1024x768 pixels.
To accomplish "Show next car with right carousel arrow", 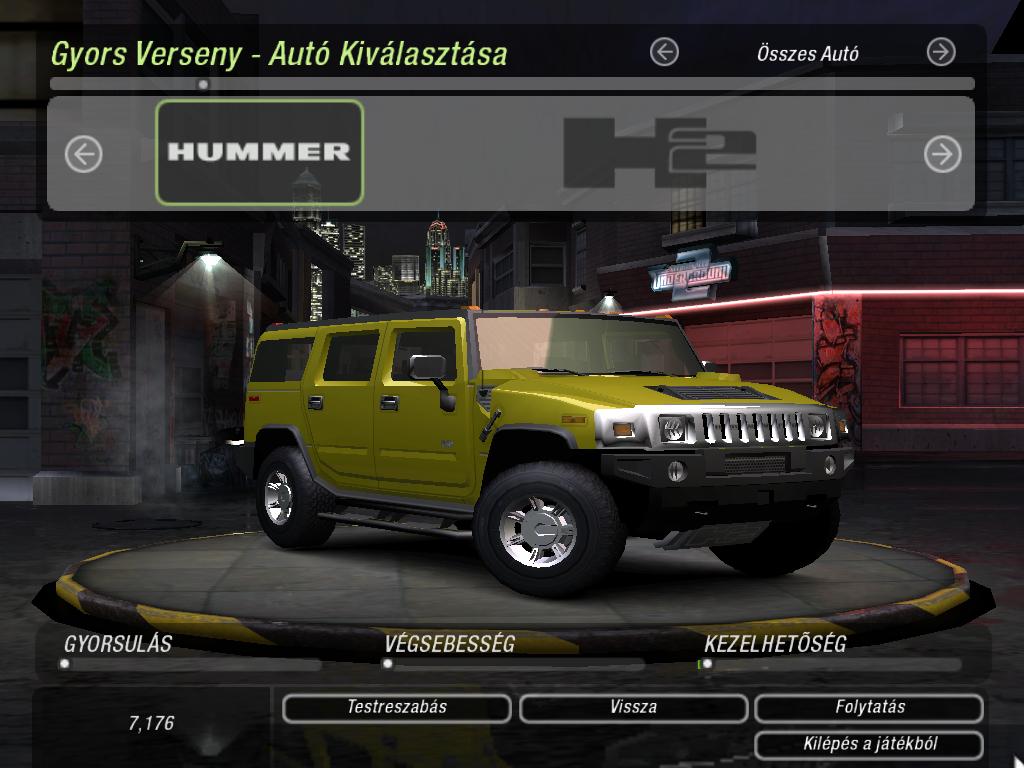I will 941,154.
